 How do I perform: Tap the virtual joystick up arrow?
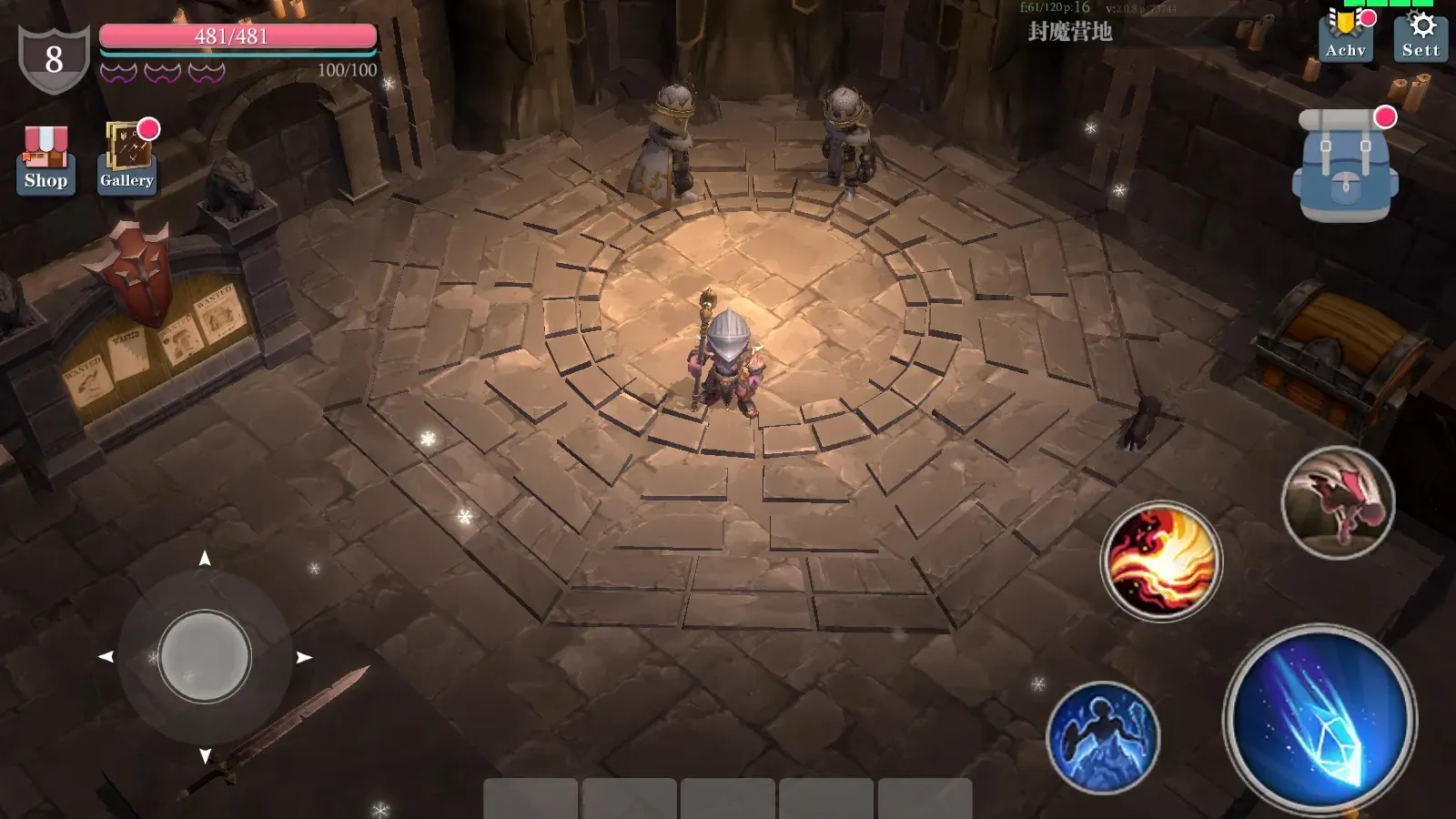tap(205, 558)
